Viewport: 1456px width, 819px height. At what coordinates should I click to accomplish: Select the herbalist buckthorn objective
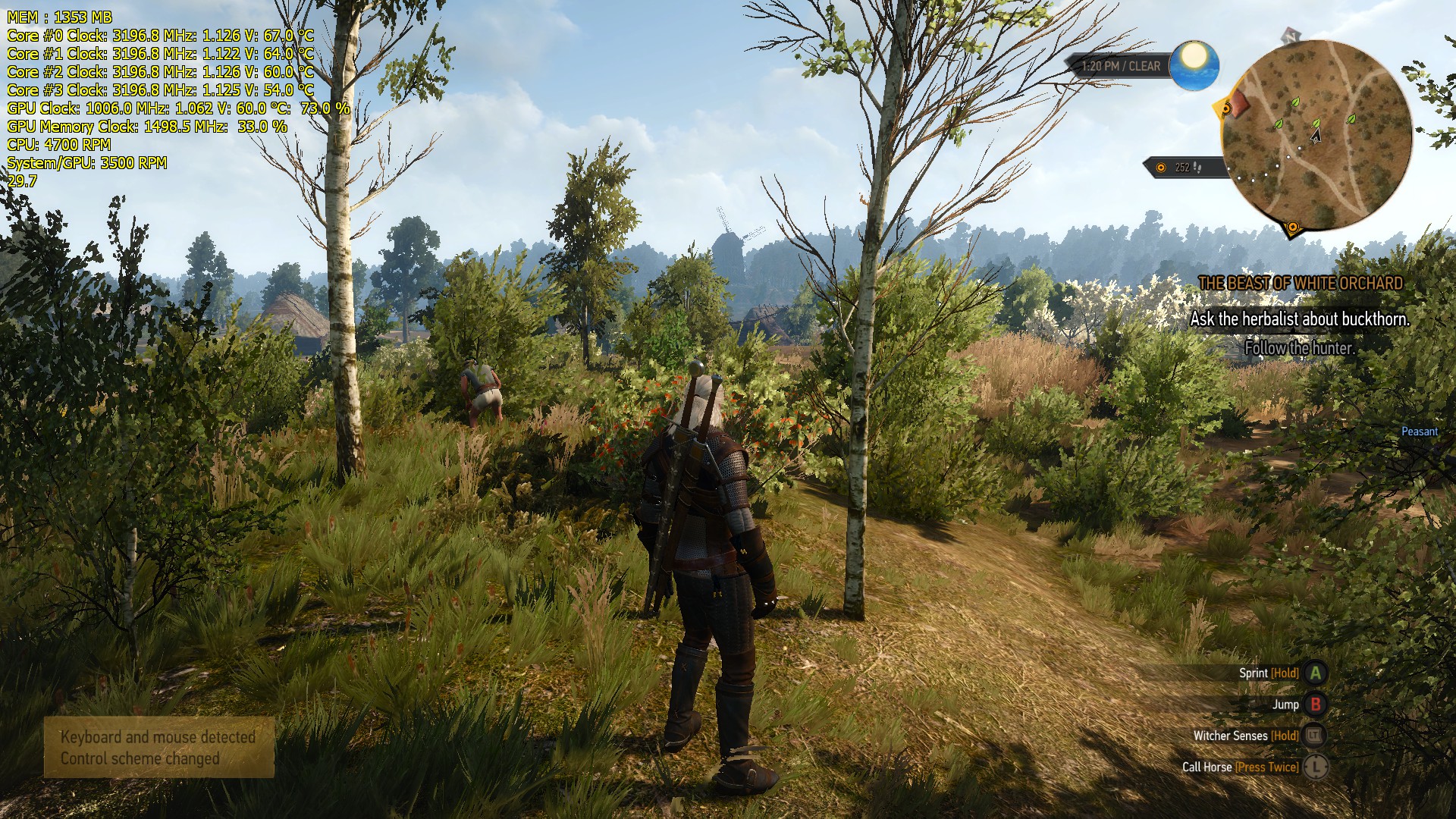tap(1300, 319)
